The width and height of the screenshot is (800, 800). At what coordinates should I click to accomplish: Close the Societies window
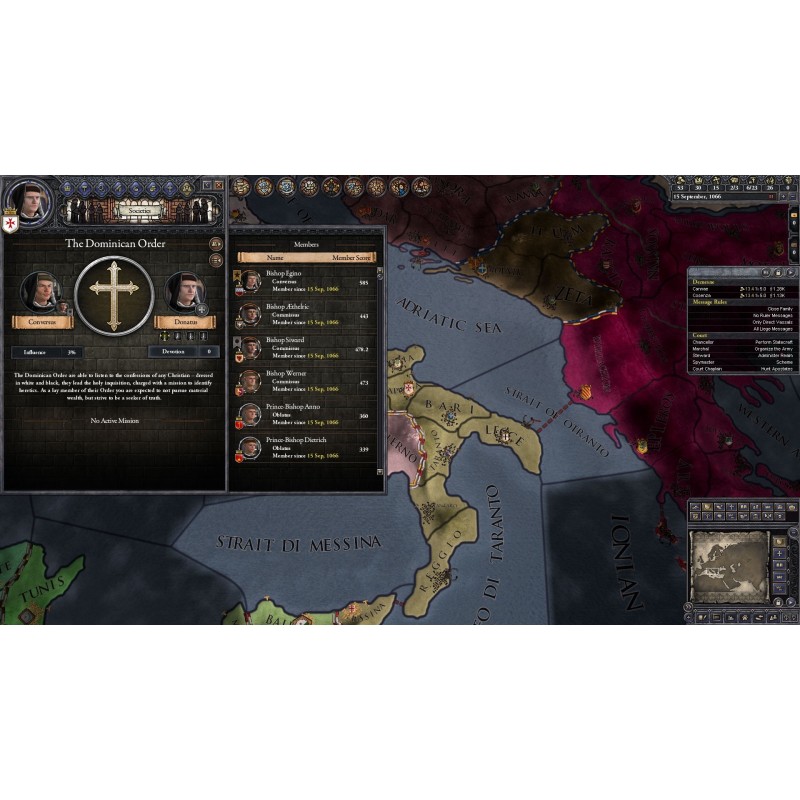pyautogui.click(x=219, y=185)
